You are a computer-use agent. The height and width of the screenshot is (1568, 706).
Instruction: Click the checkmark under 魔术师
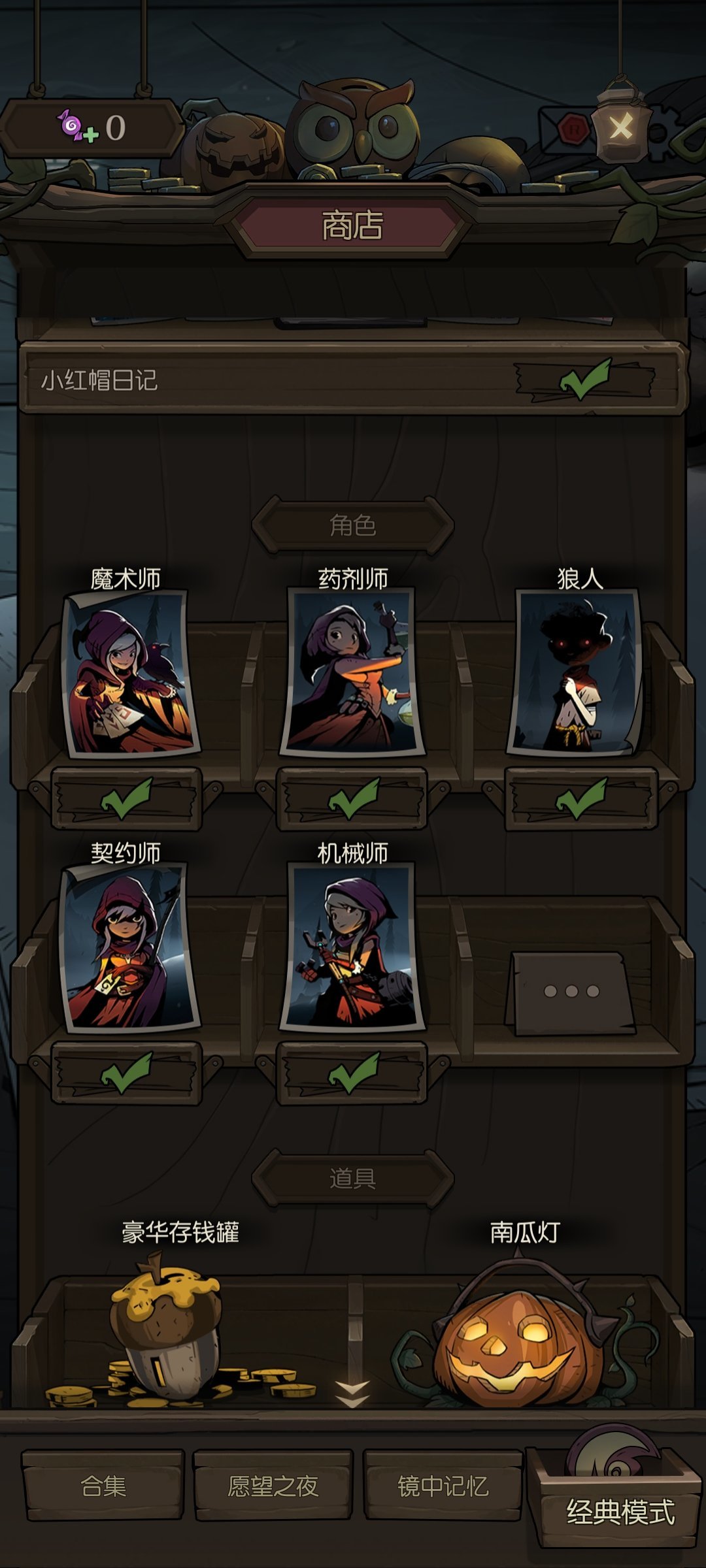[127, 799]
